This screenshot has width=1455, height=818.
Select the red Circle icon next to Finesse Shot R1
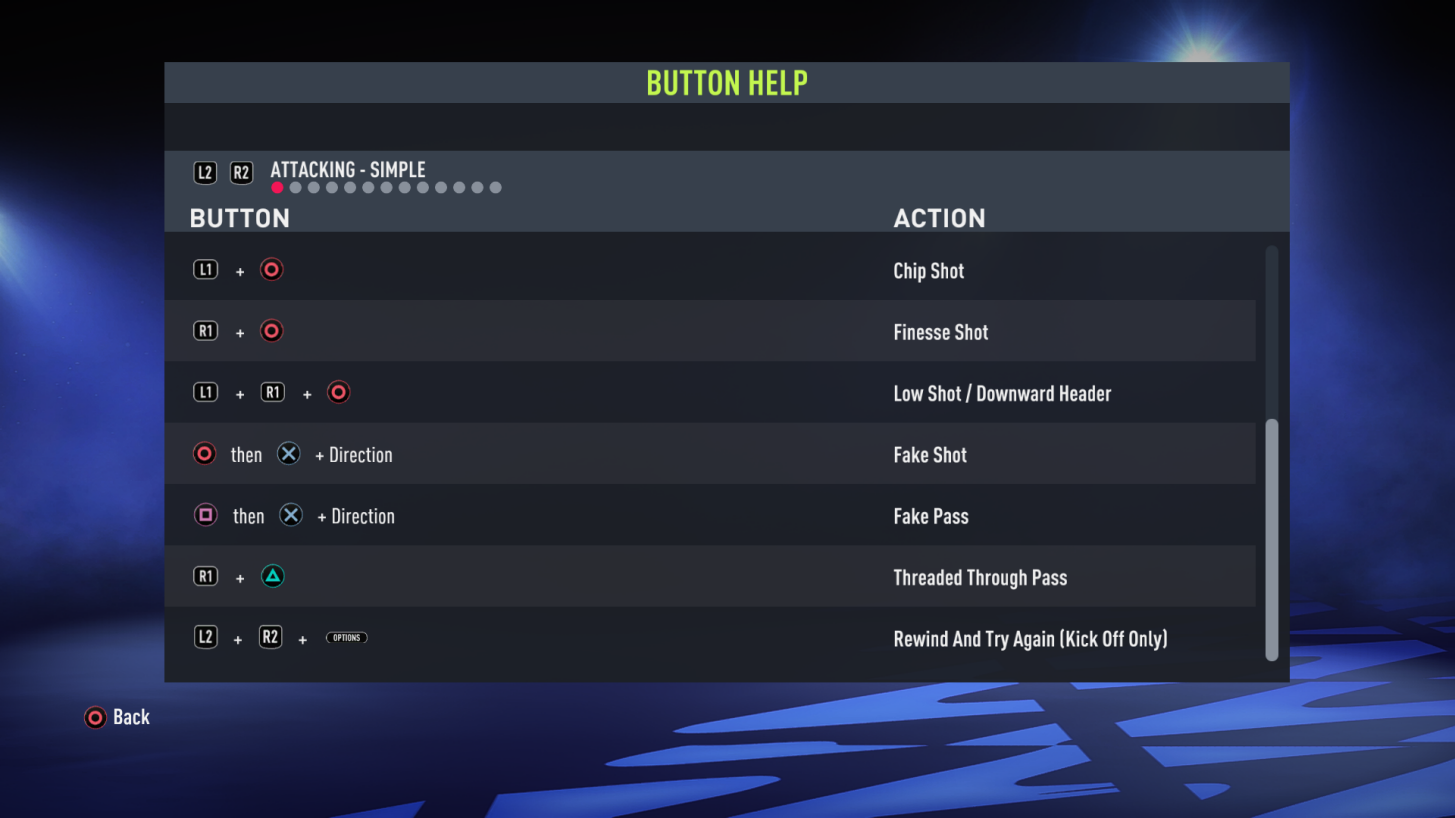tap(271, 330)
